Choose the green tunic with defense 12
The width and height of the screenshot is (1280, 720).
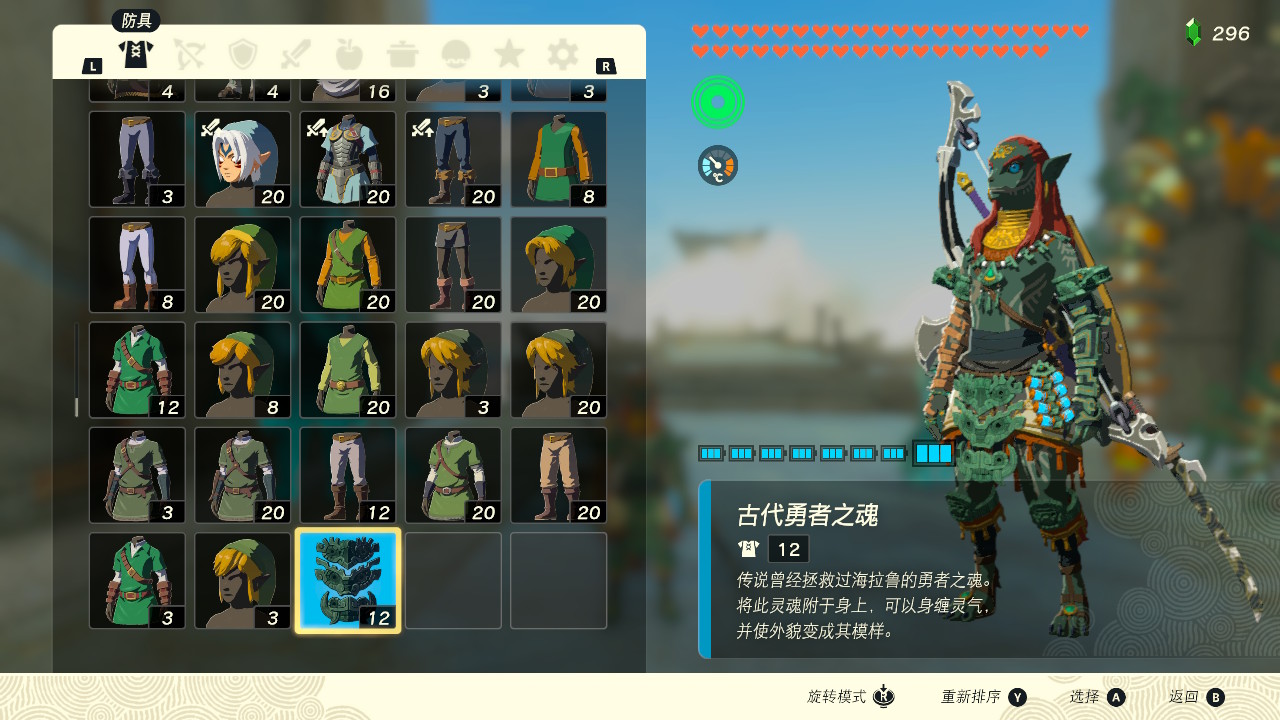[137, 370]
